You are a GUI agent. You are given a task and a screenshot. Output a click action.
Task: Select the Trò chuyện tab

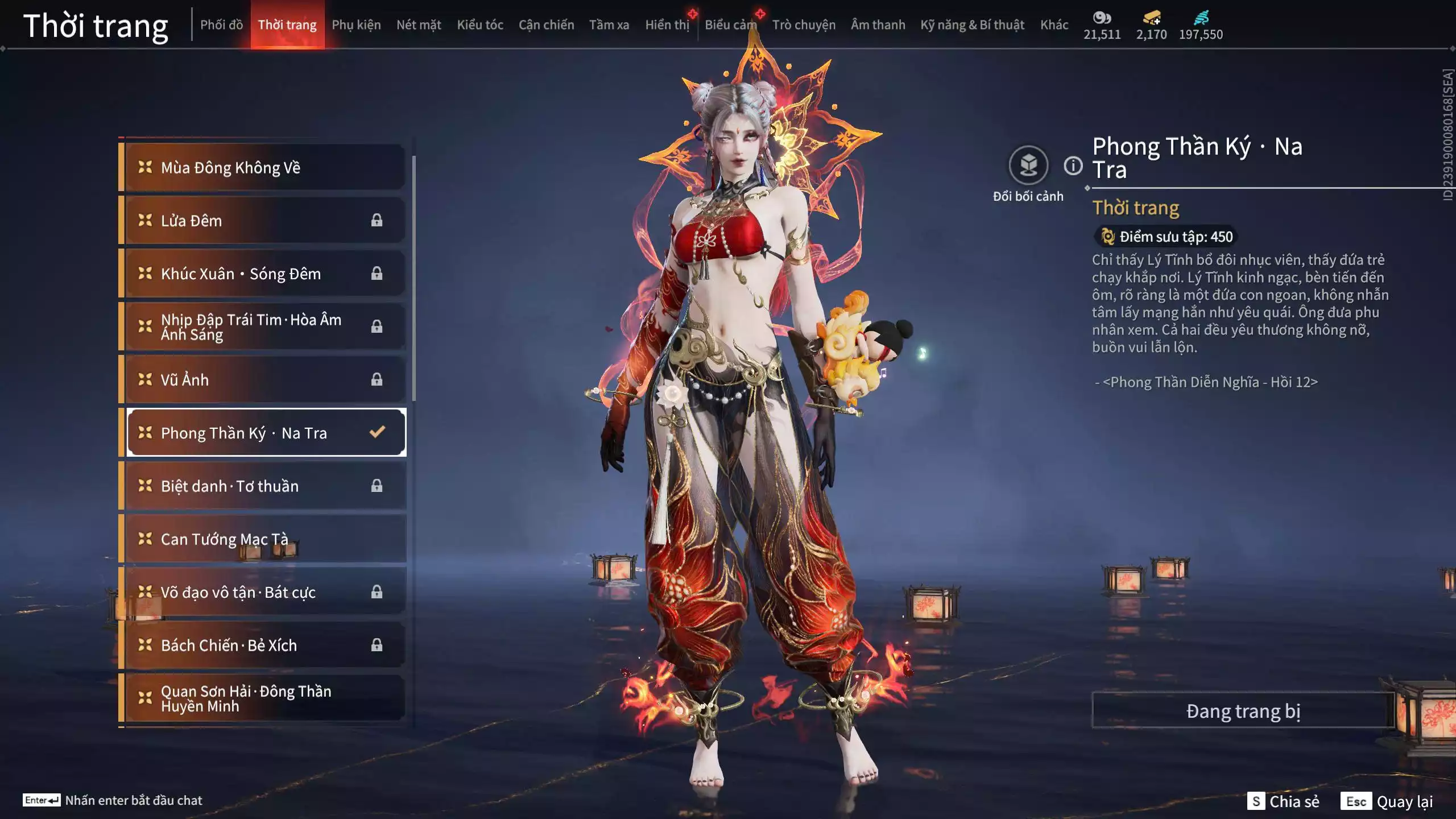click(804, 25)
